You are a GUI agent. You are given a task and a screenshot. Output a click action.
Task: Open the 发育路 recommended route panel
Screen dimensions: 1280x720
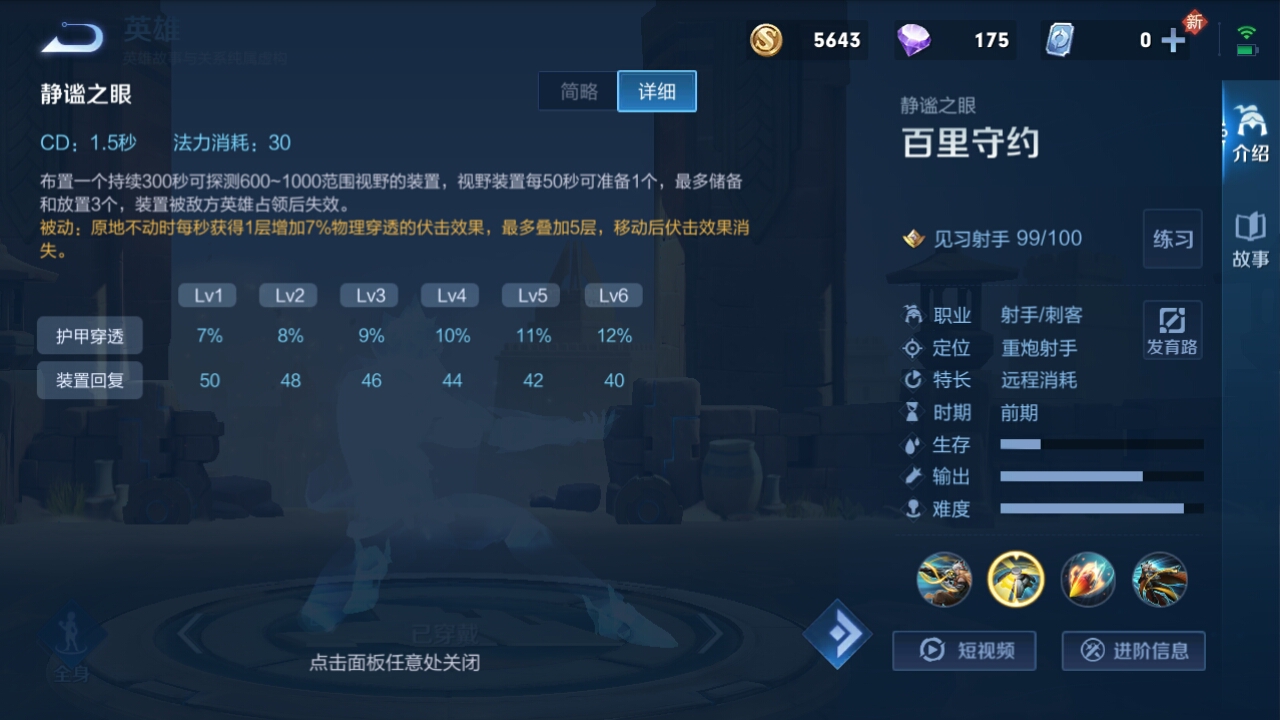click(1171, 330)
